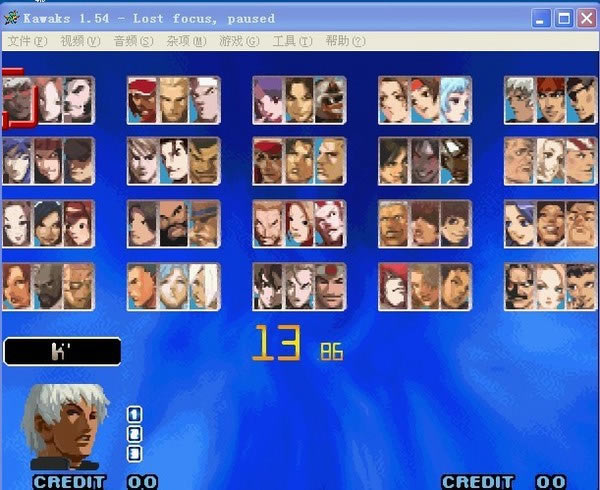
Task: Select Andy Bogard's blond portrait
Action: [x=173, y=100]
